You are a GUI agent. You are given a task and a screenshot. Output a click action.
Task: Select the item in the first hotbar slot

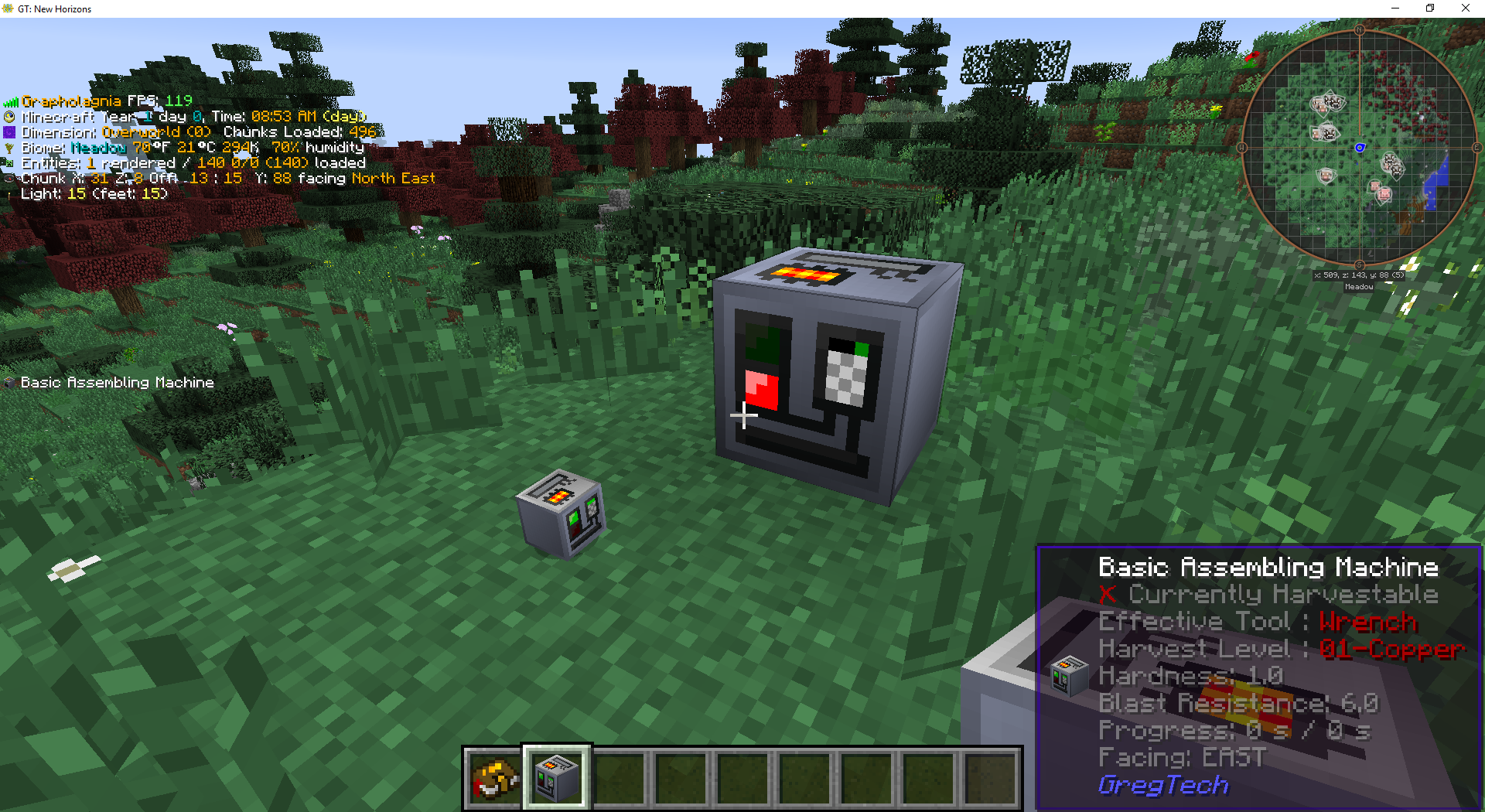coord(493,778)
